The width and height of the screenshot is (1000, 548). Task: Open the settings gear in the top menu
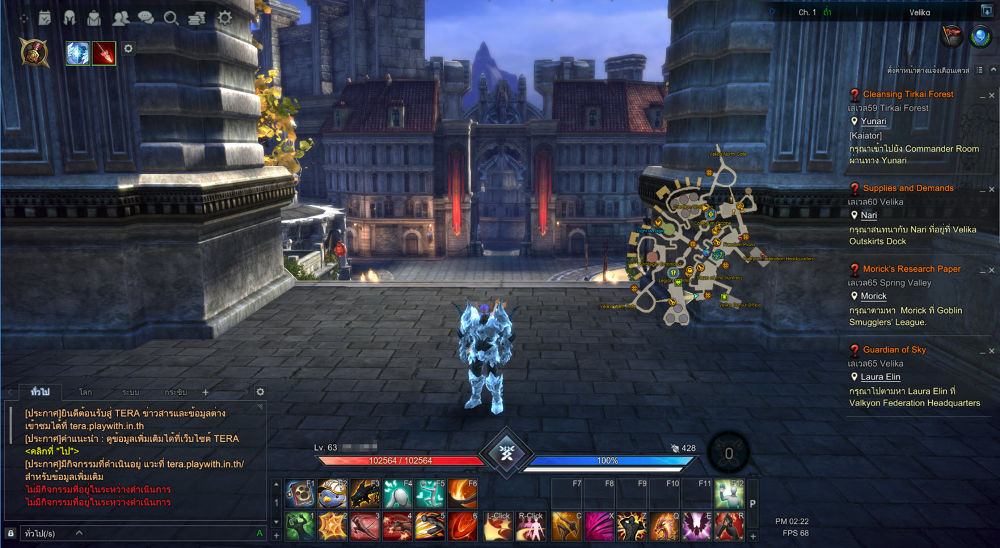[224, 17]
